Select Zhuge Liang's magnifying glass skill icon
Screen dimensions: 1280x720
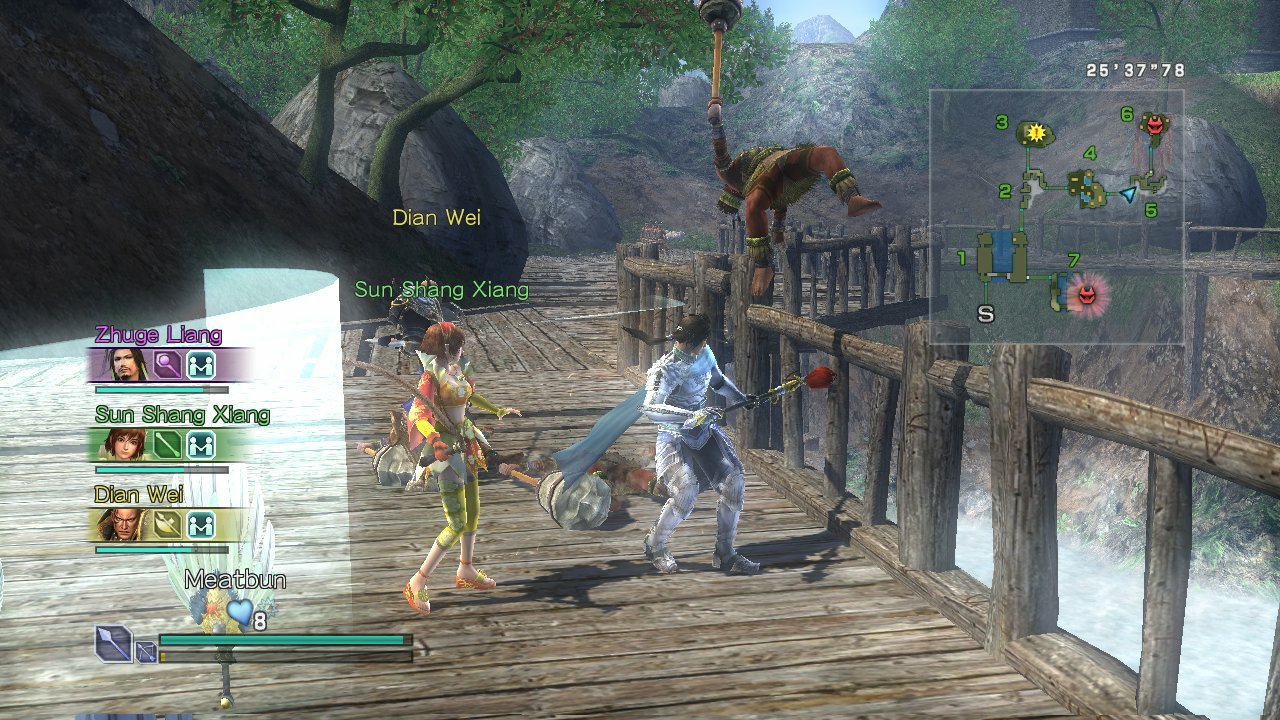click(x=167, y=364)
